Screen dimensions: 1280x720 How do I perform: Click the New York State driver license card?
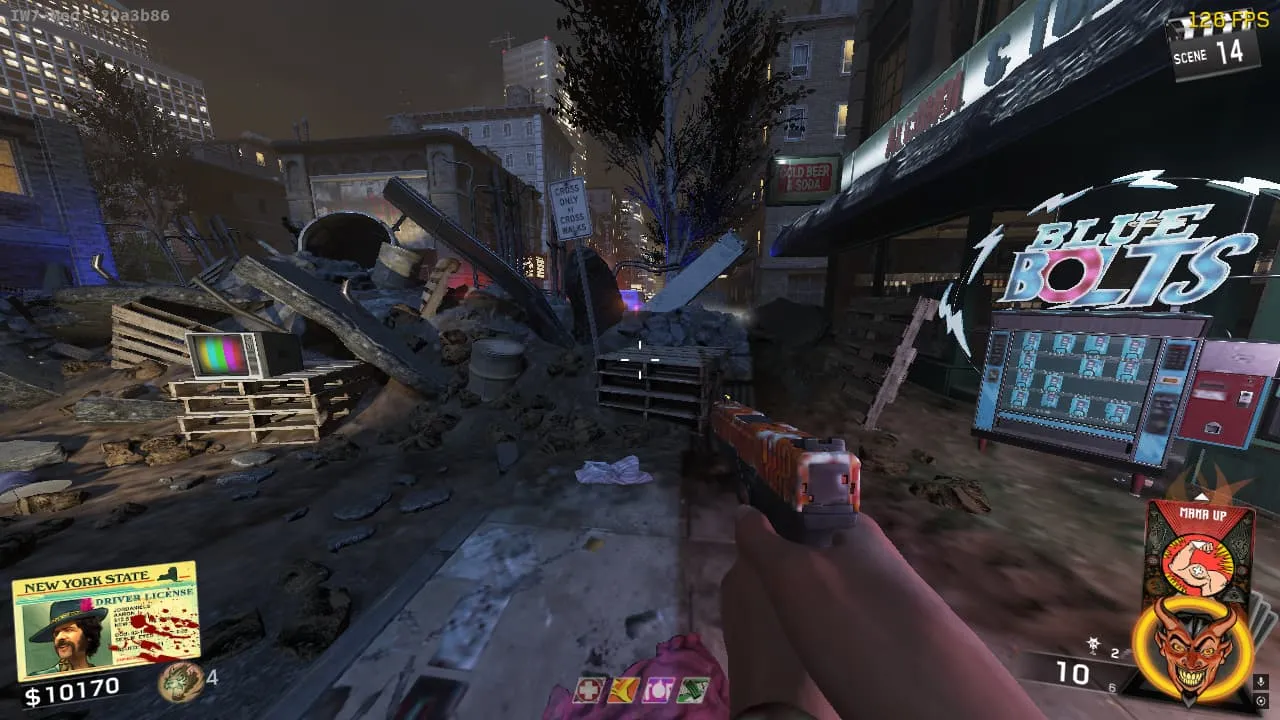coord(105,620)
